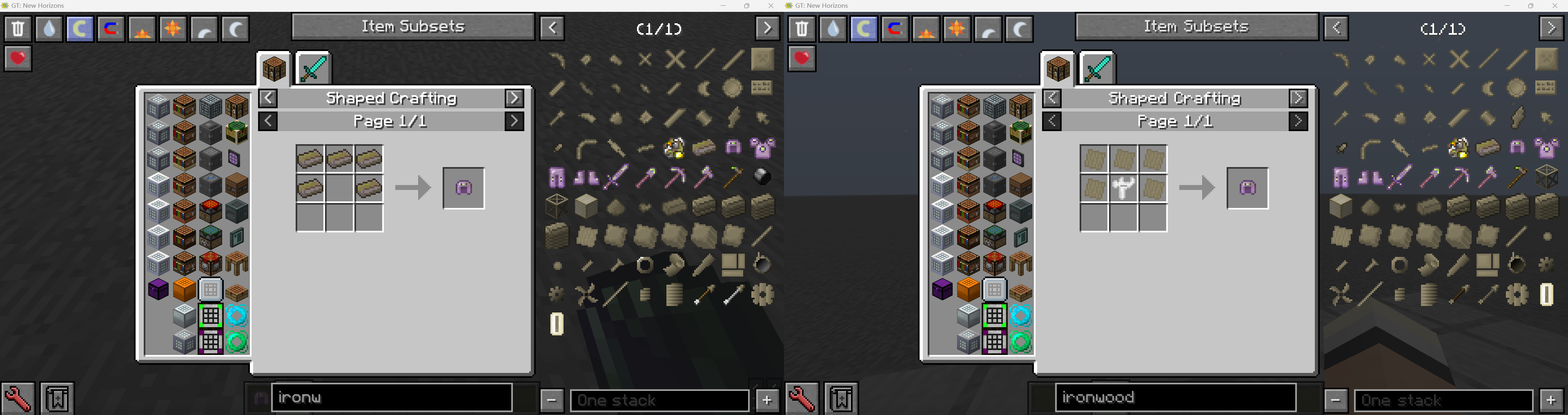
Task: Heal the player using the heart icon
Action: tap(18, 58)
